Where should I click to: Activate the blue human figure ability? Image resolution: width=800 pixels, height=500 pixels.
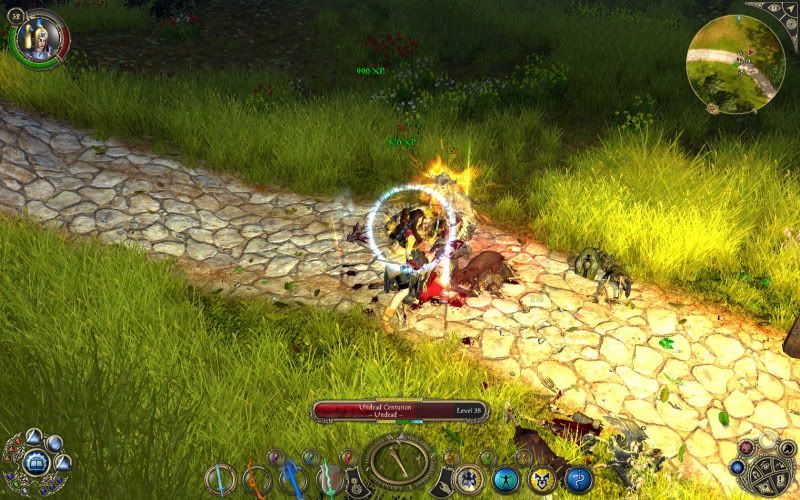coord(507,480)
